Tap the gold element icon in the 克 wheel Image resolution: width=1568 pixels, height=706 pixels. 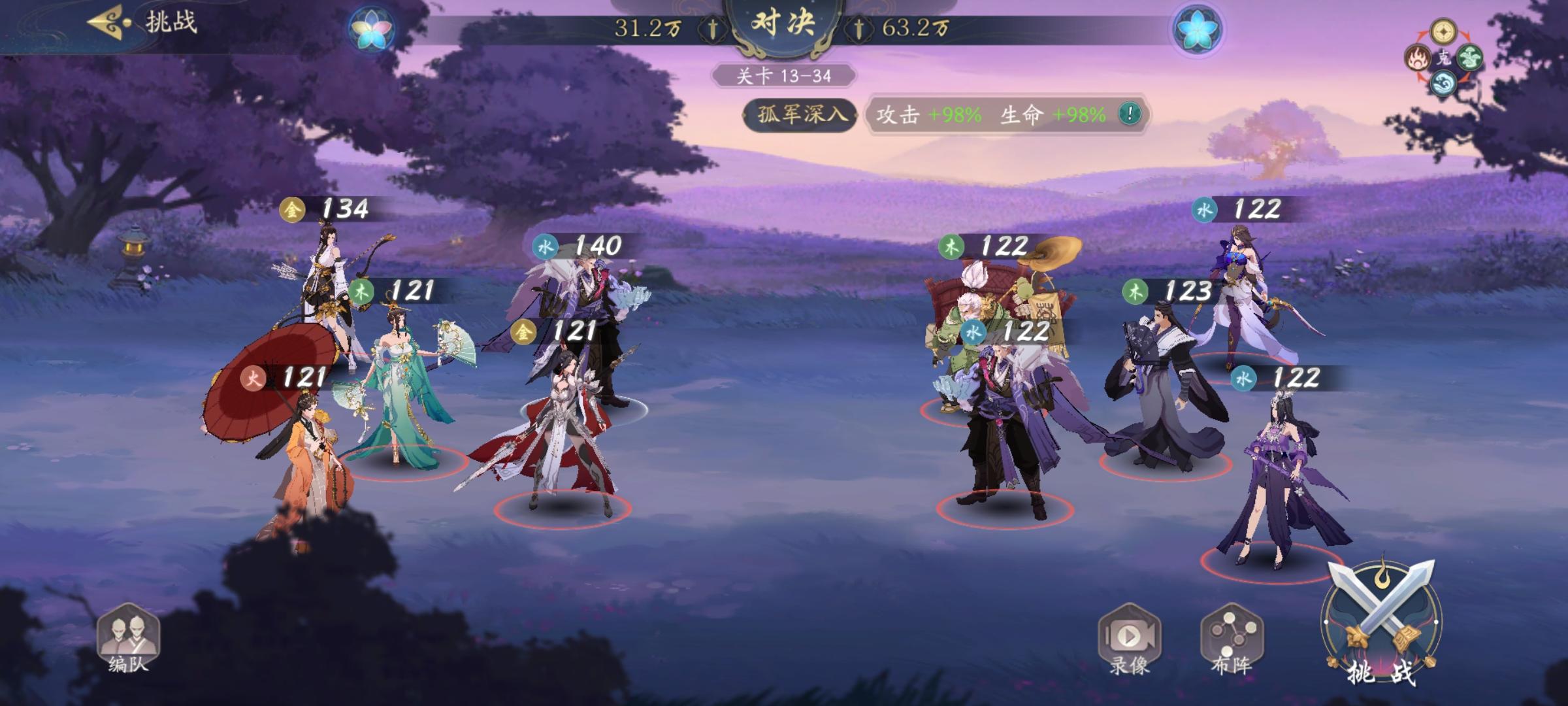pyautogui.click(x=1443, y=31)
